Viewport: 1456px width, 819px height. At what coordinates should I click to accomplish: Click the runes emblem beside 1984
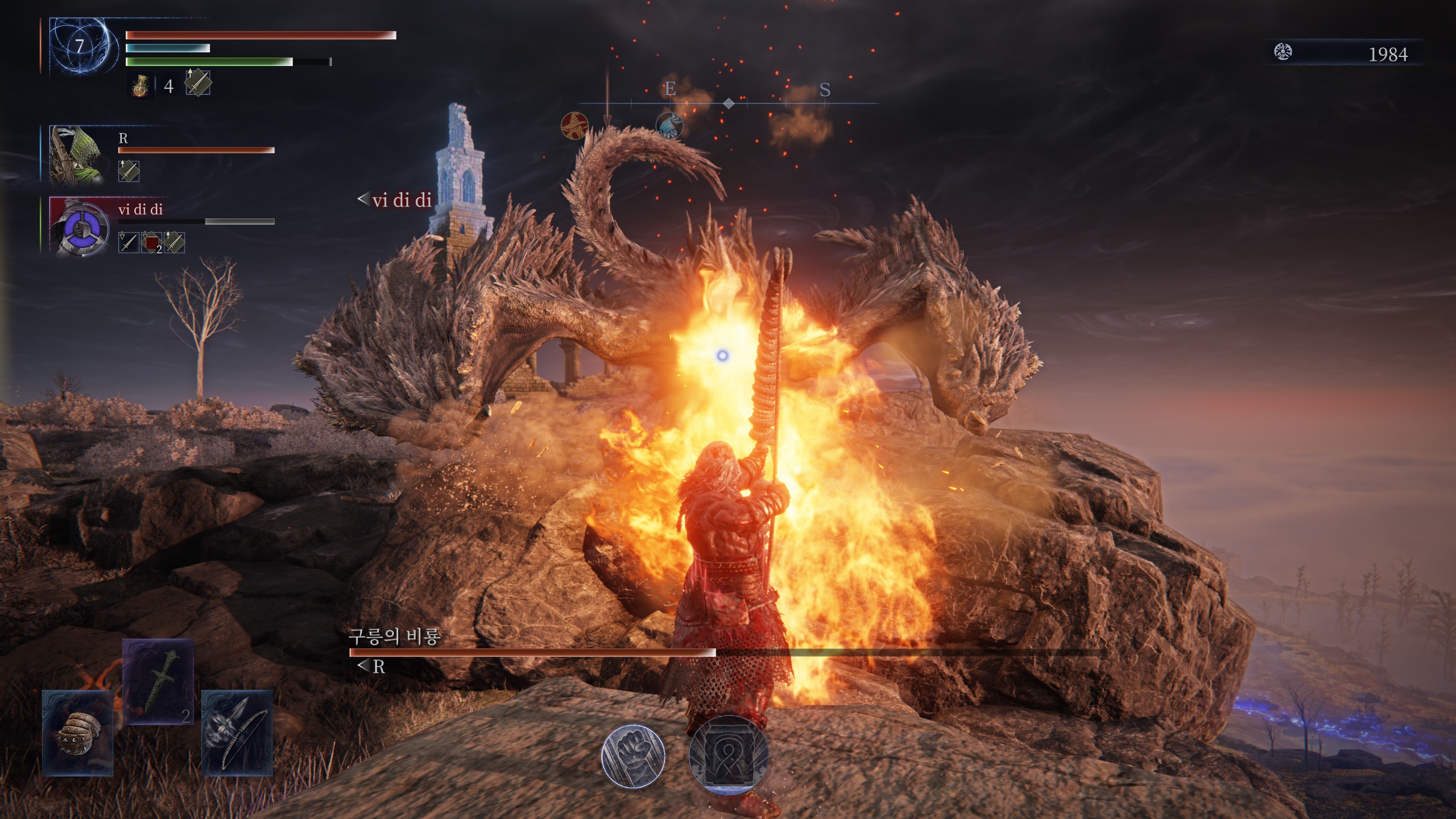pyautogui.click(x=1283, y=52)
